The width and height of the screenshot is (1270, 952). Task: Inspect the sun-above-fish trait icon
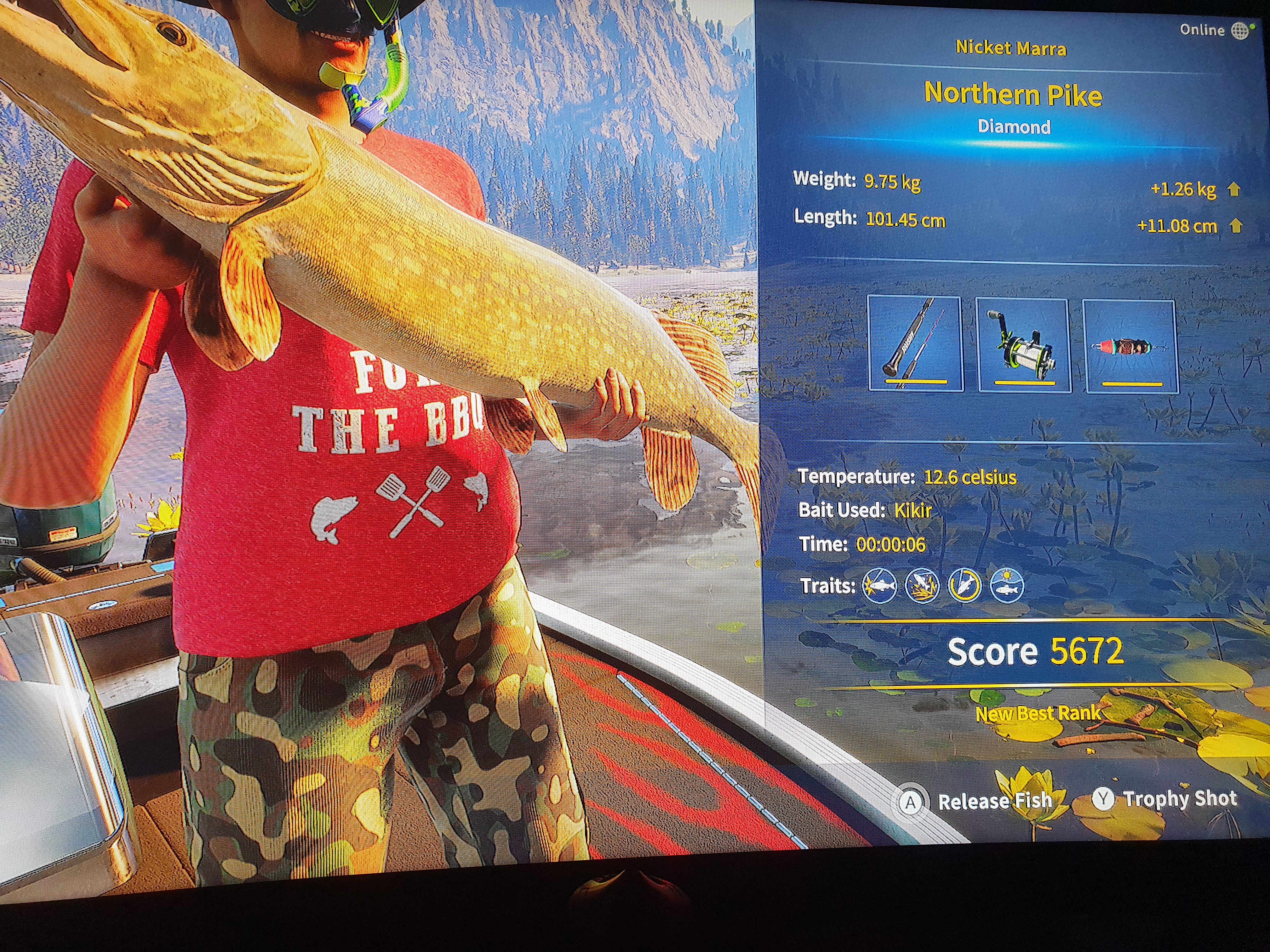pos(1007,586)
